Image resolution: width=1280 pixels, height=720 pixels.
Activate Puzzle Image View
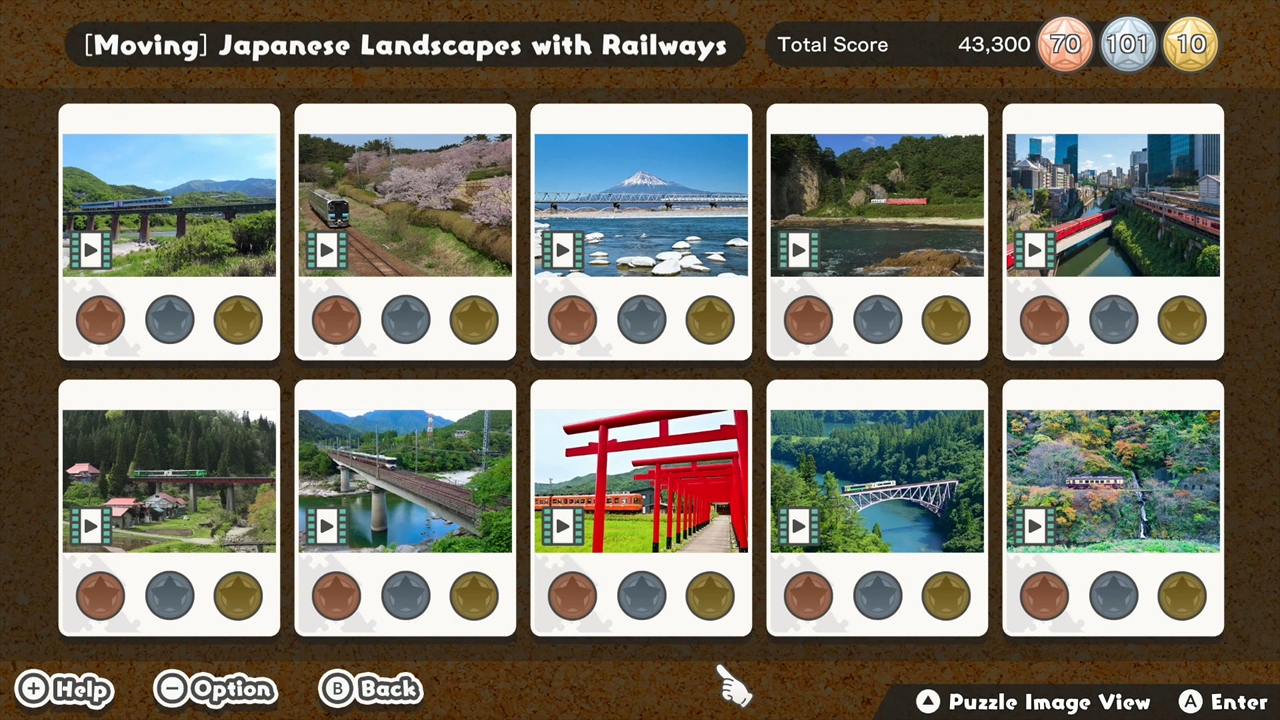(x=1035, y=701)
